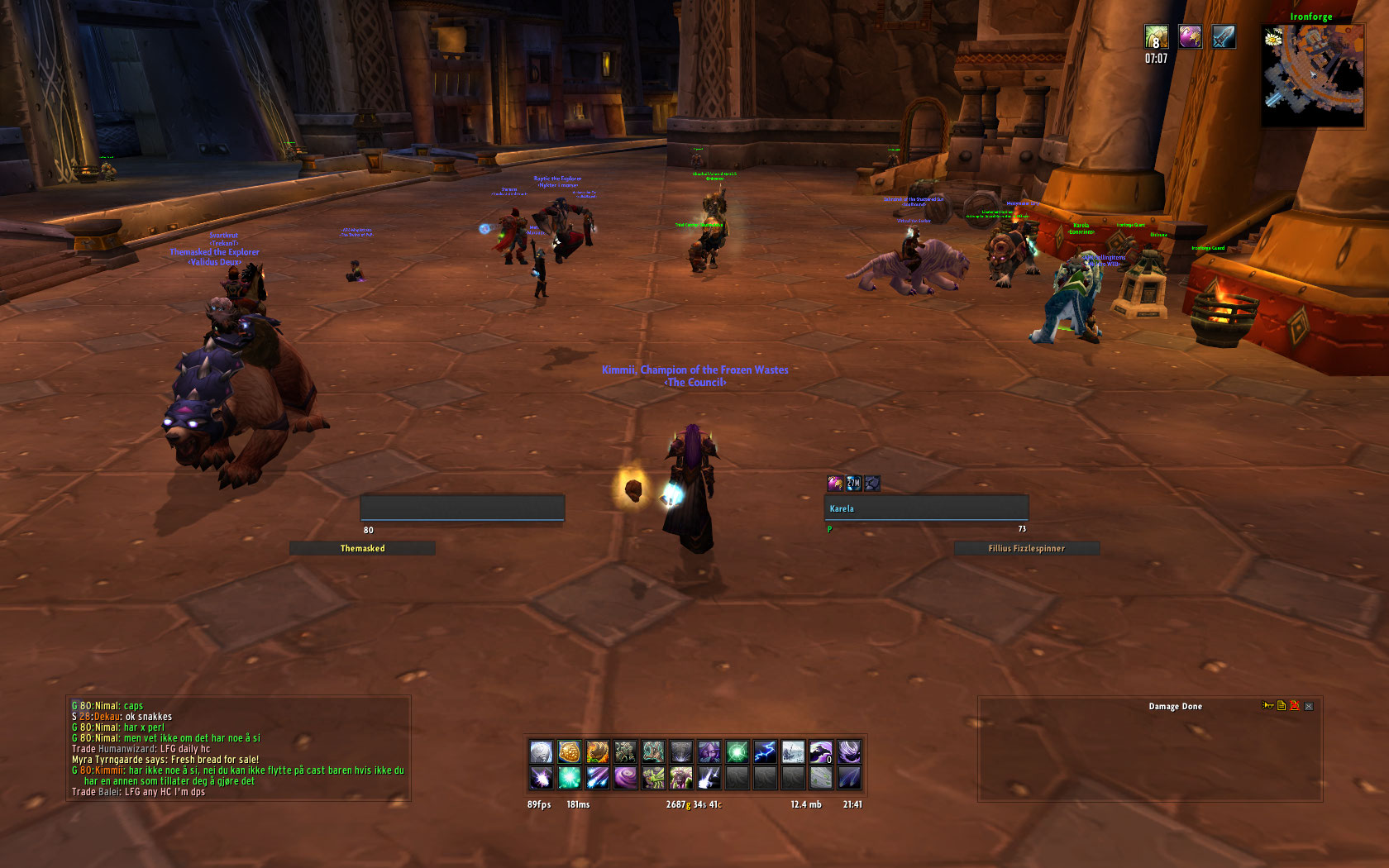This screenshot has height=868, width=1389.
Task: Use the snowy mountain figure ability
Action: [x=793, y=751]
